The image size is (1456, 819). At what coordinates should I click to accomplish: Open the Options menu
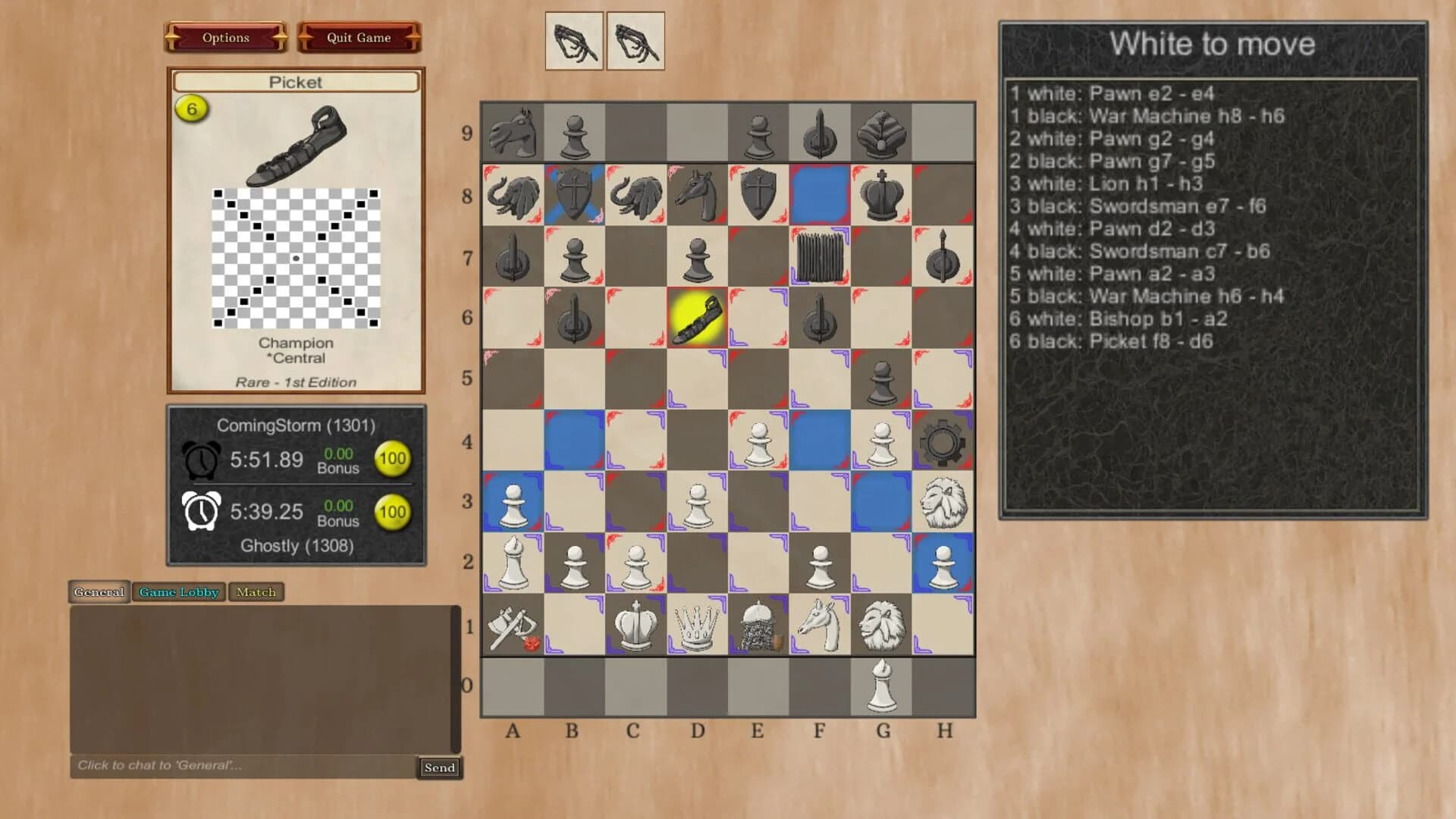(225, 37)
